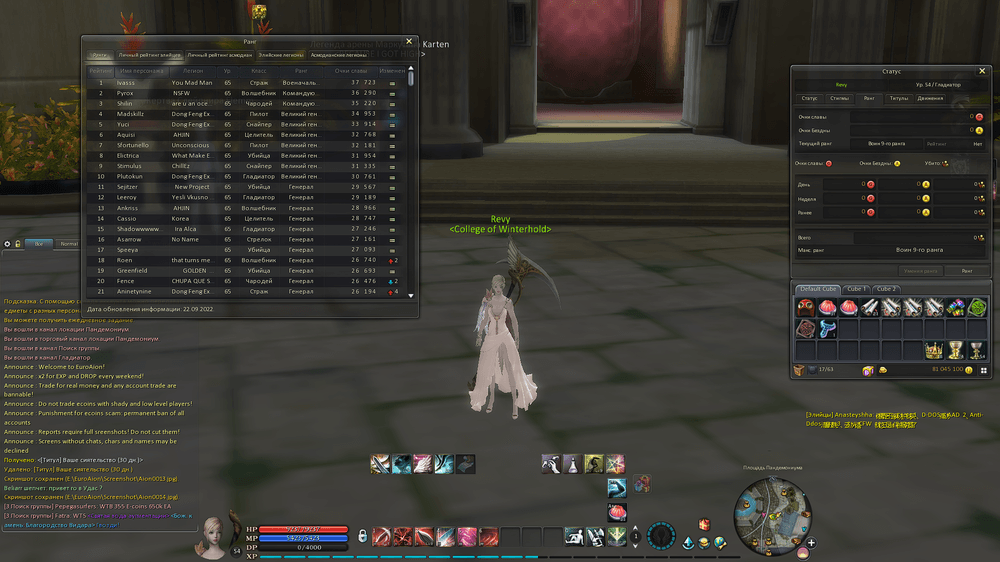The height and width of the screenshot is (562, 1000).
Task: Sort ranking by Очки славы column
Action: tap(351, 70)
